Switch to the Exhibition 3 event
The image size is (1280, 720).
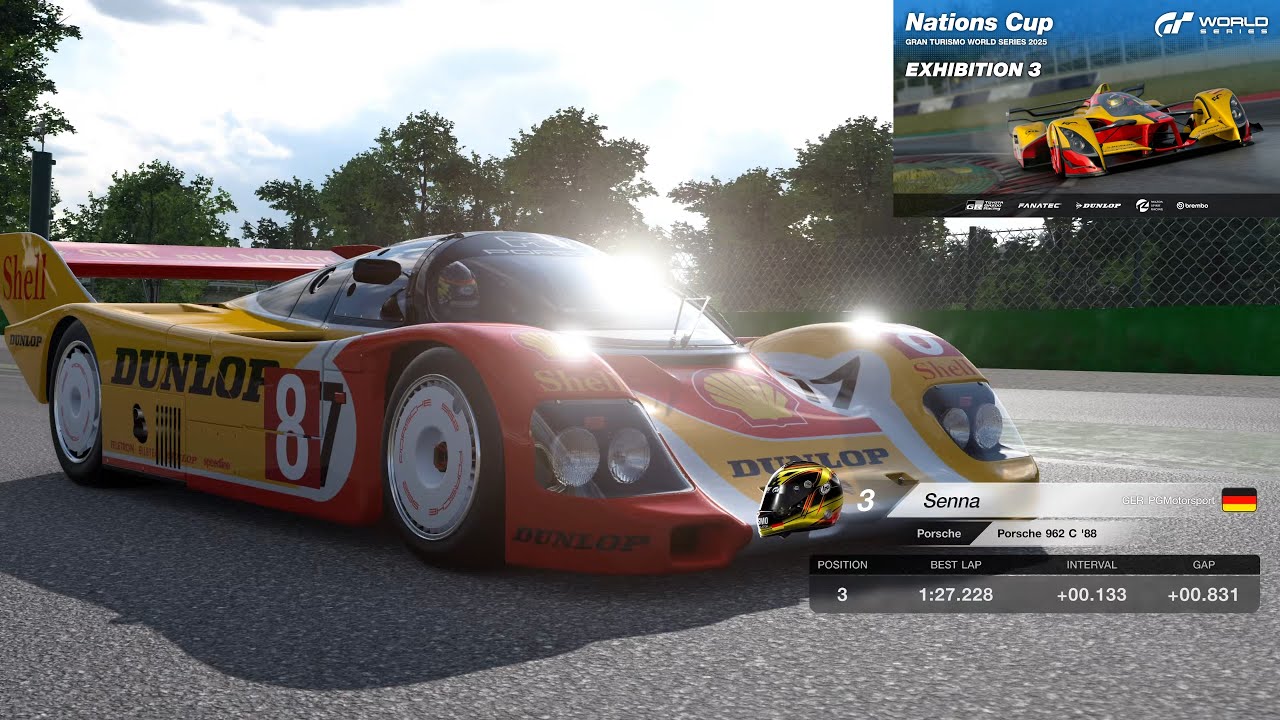(972, 70)
